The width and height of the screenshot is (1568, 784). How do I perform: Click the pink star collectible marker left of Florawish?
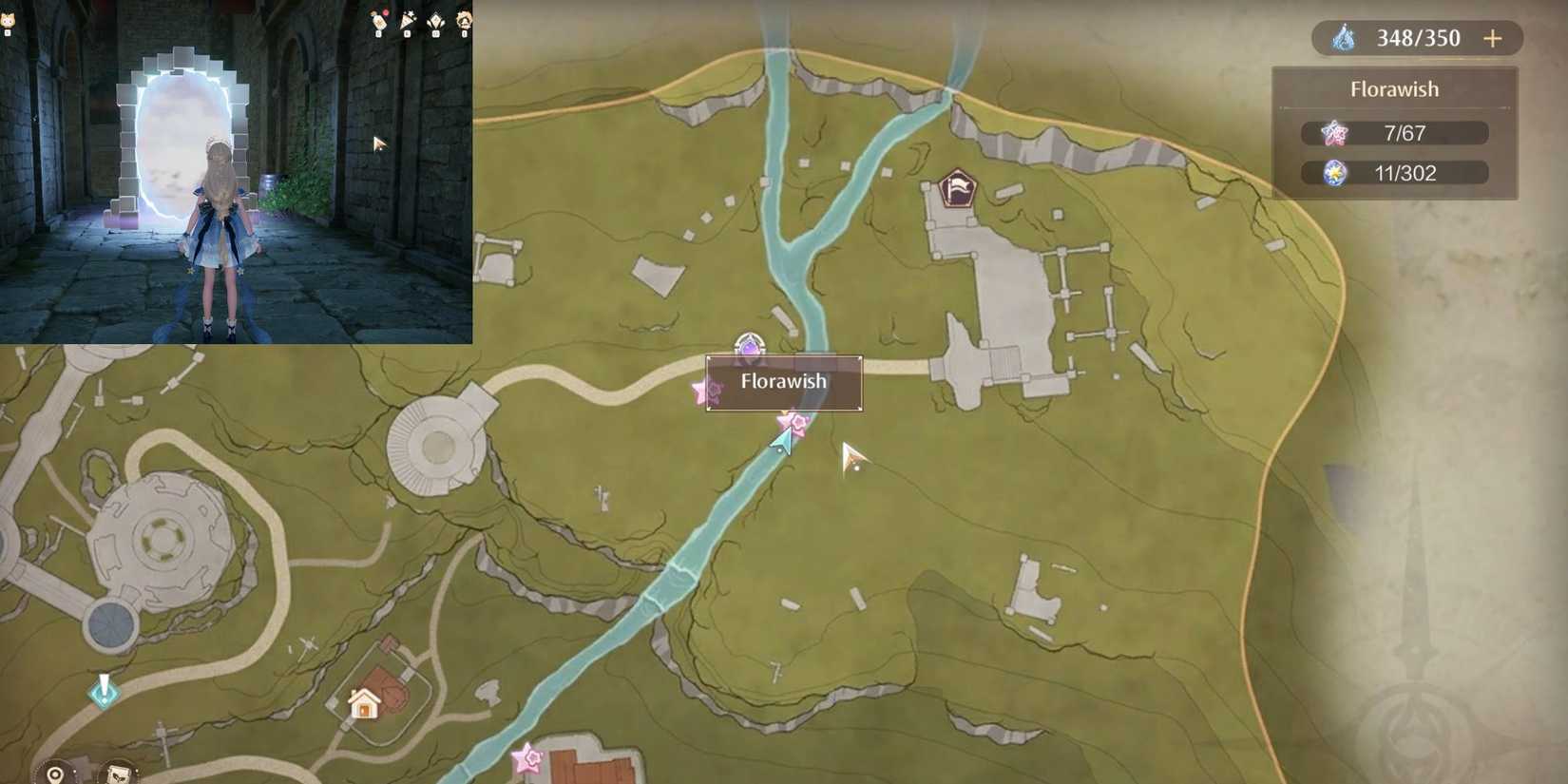[704, 390]
